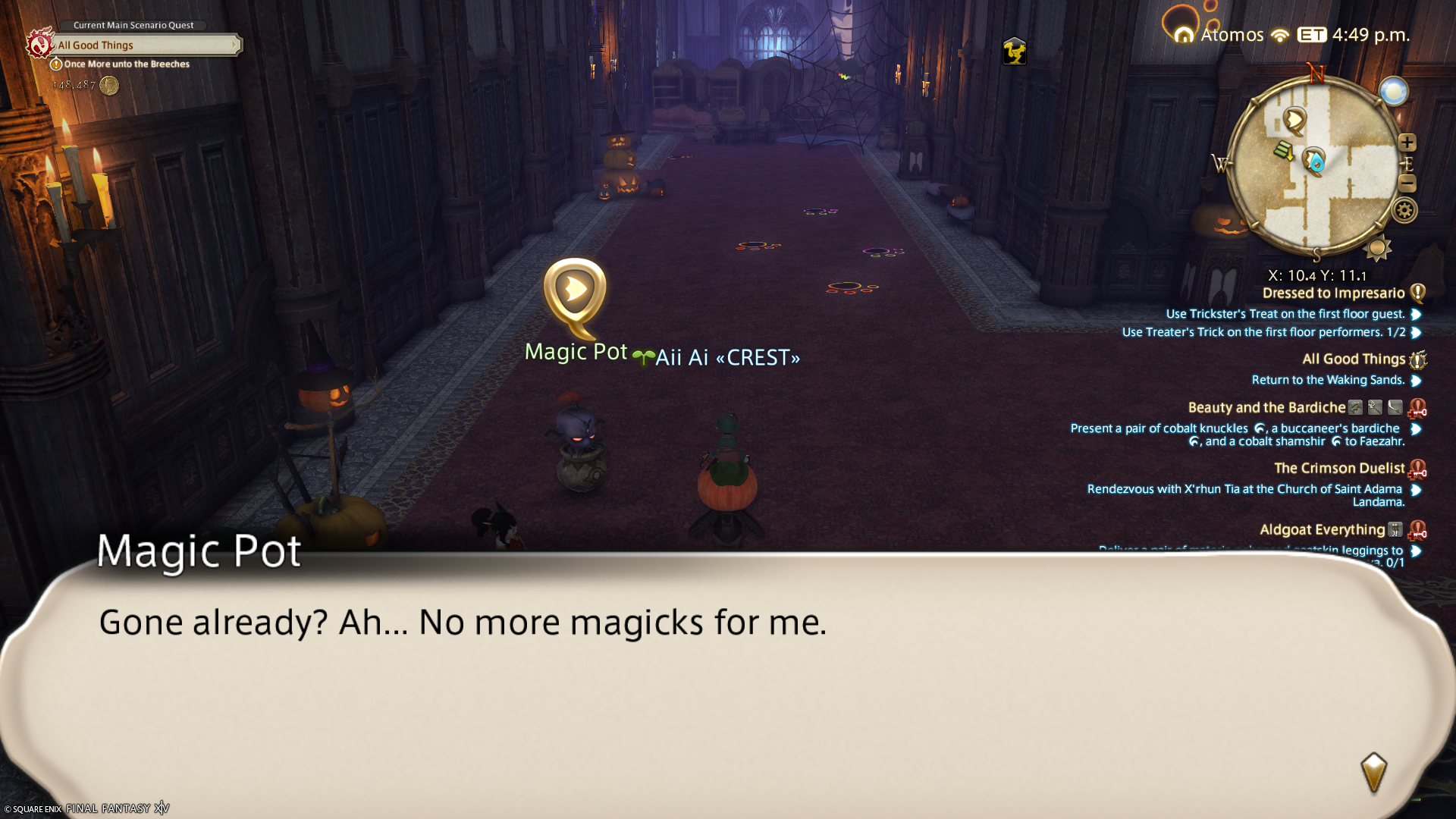Select The Crimson Duelist quest entry

[1339, 469]
